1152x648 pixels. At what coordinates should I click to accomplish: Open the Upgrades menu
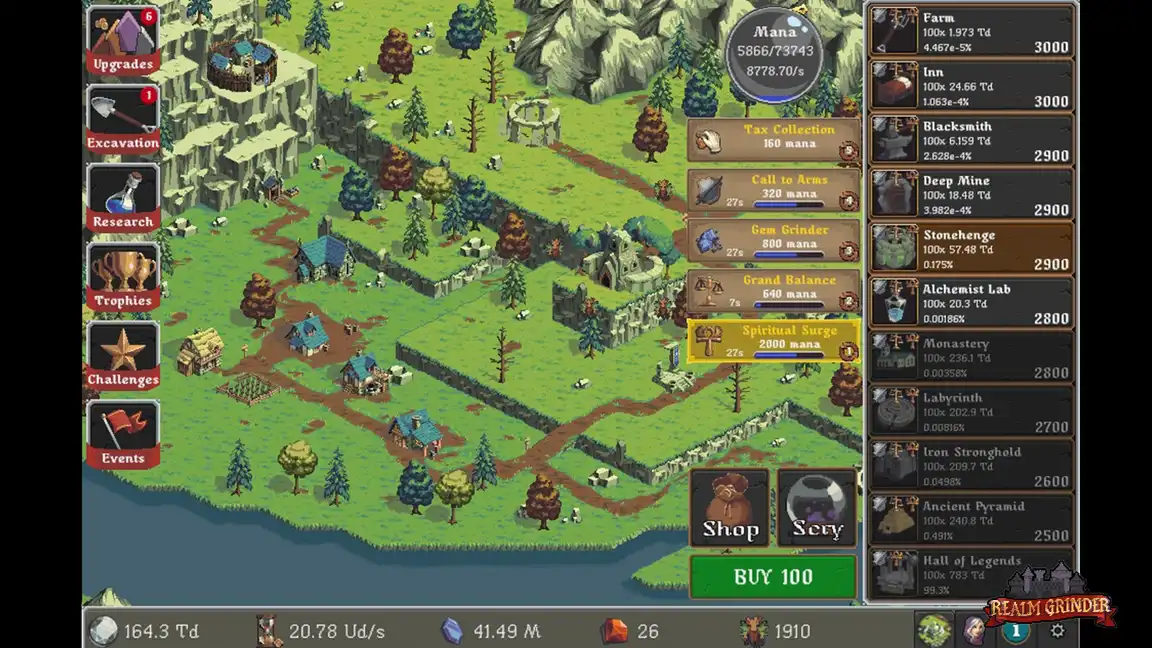pyautogui.click(x=123, y=42)
